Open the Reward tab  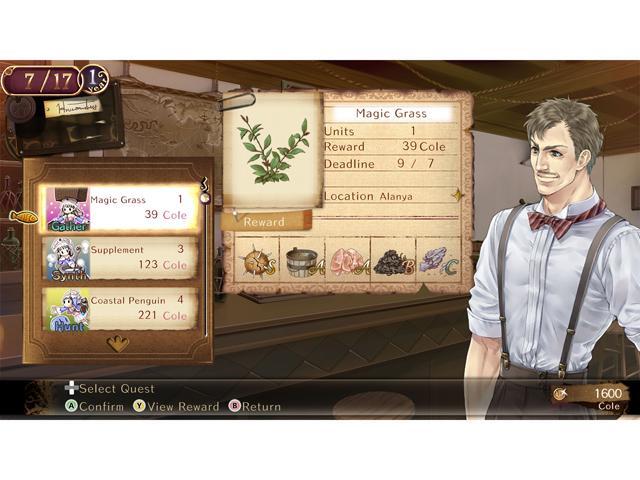(265, 222)
